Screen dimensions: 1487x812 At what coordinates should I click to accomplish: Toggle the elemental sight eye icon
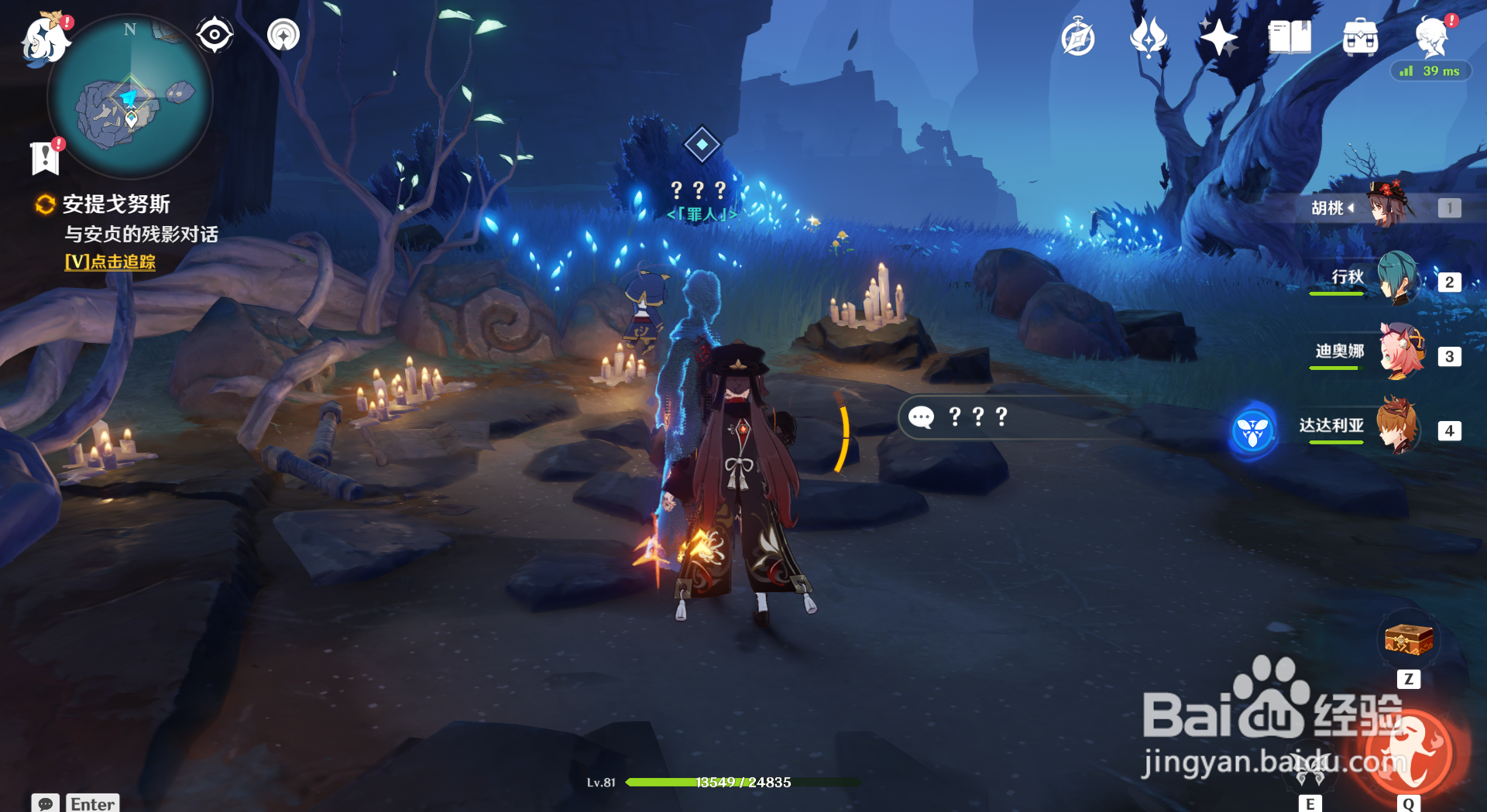click(215, 35)
